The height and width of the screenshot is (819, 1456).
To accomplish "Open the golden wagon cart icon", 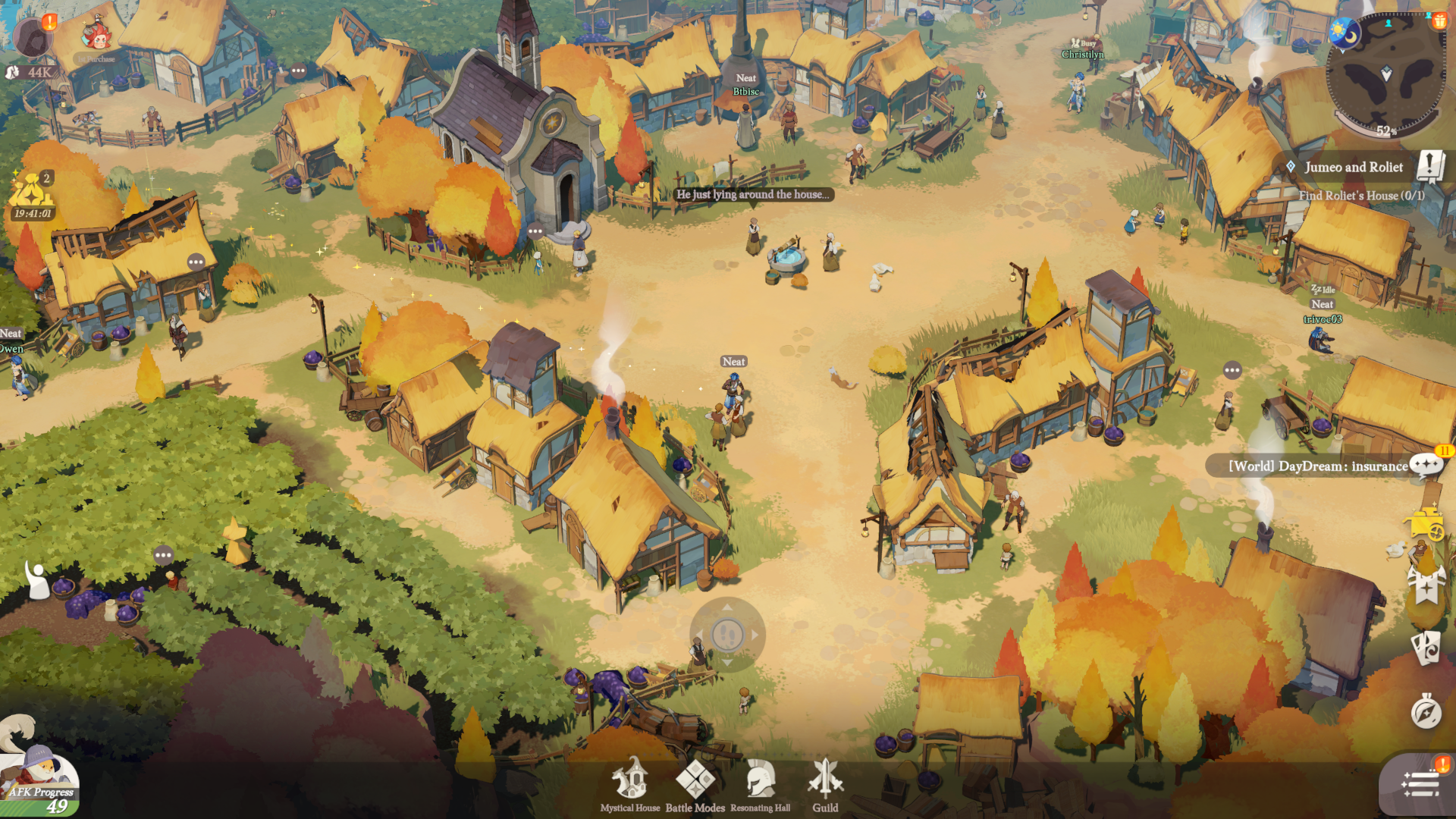I will [x=1425, y=523].
